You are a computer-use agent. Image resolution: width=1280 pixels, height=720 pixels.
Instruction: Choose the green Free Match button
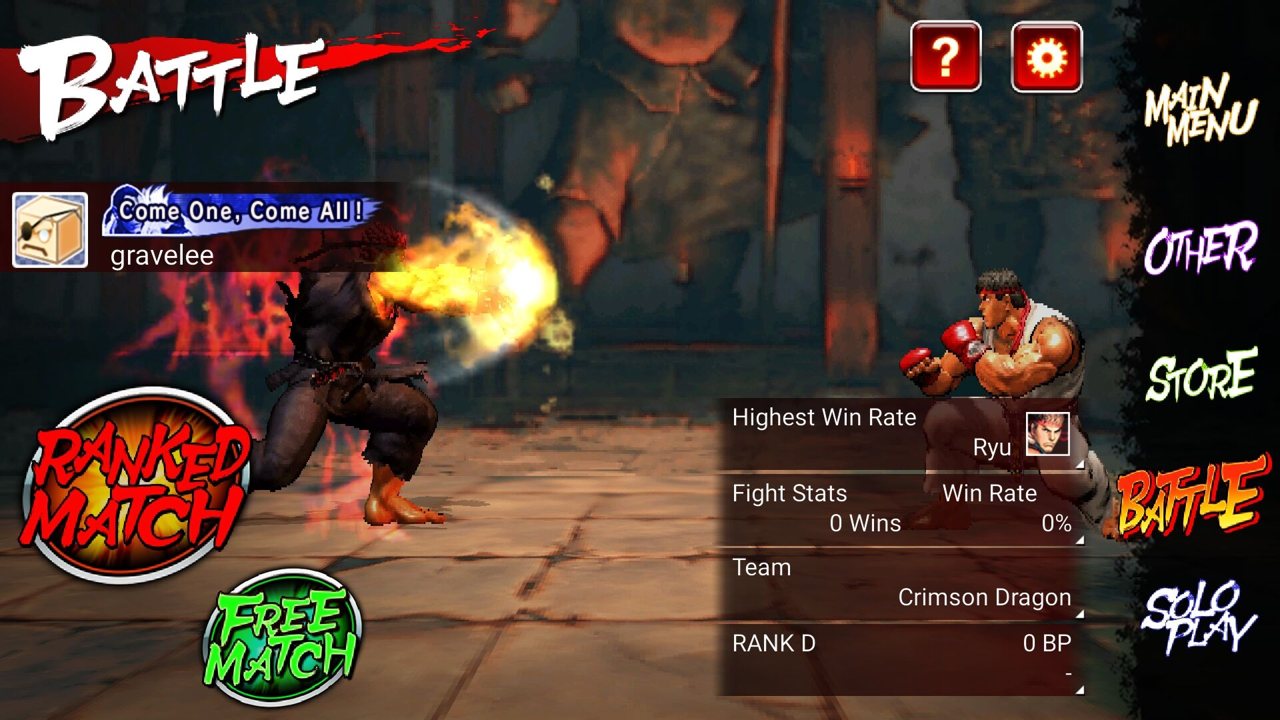tap(283, 638)
